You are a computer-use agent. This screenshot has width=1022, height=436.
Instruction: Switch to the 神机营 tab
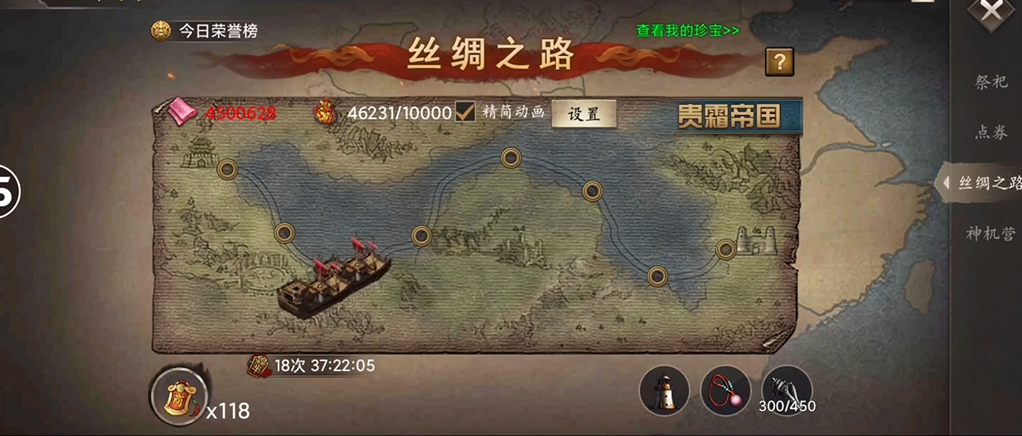pos(990,233)
